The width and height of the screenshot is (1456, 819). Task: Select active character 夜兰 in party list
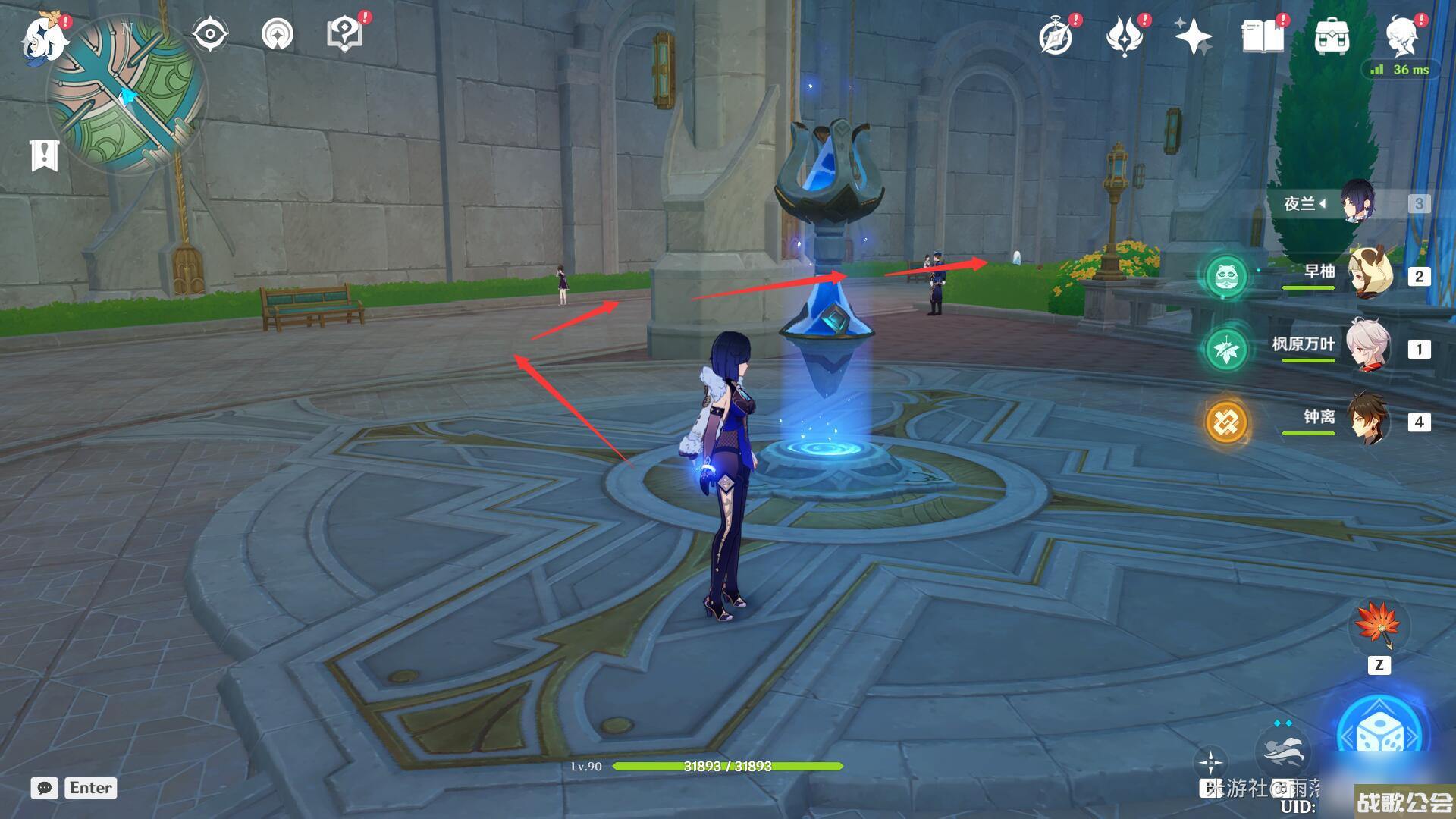(1357, 202)
